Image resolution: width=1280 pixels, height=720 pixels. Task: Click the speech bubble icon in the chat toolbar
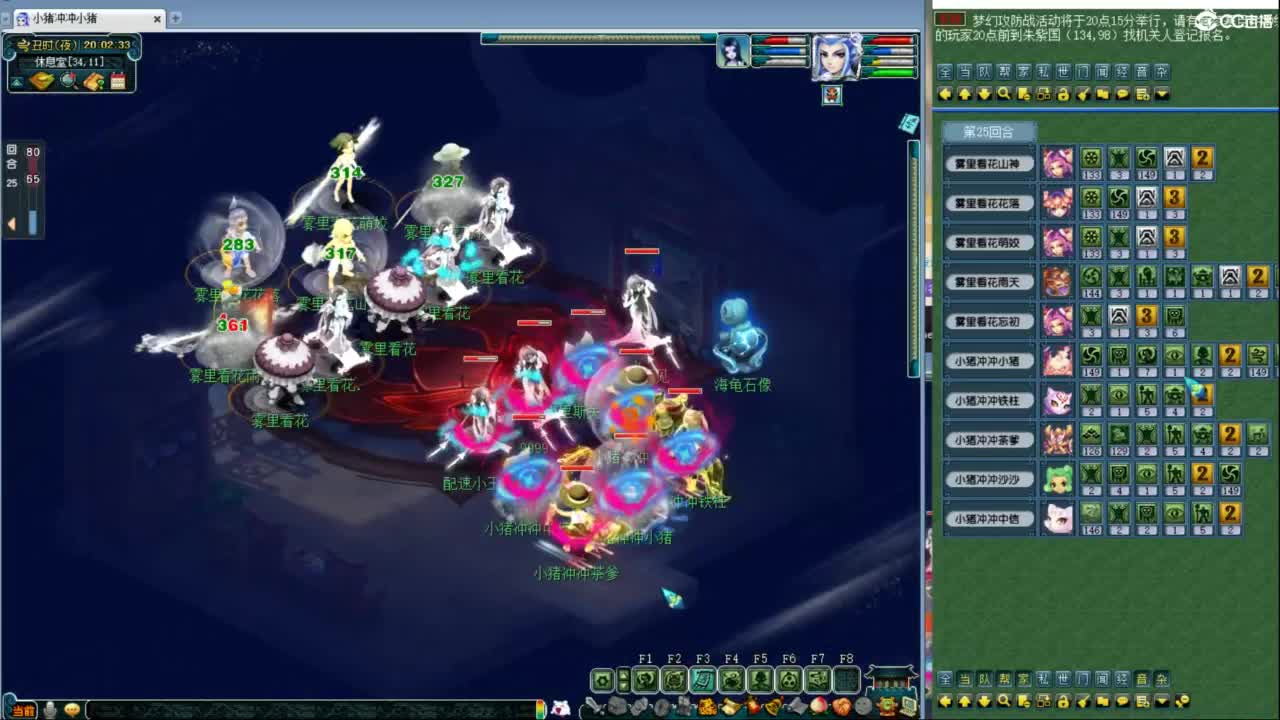coord(1123,93)
